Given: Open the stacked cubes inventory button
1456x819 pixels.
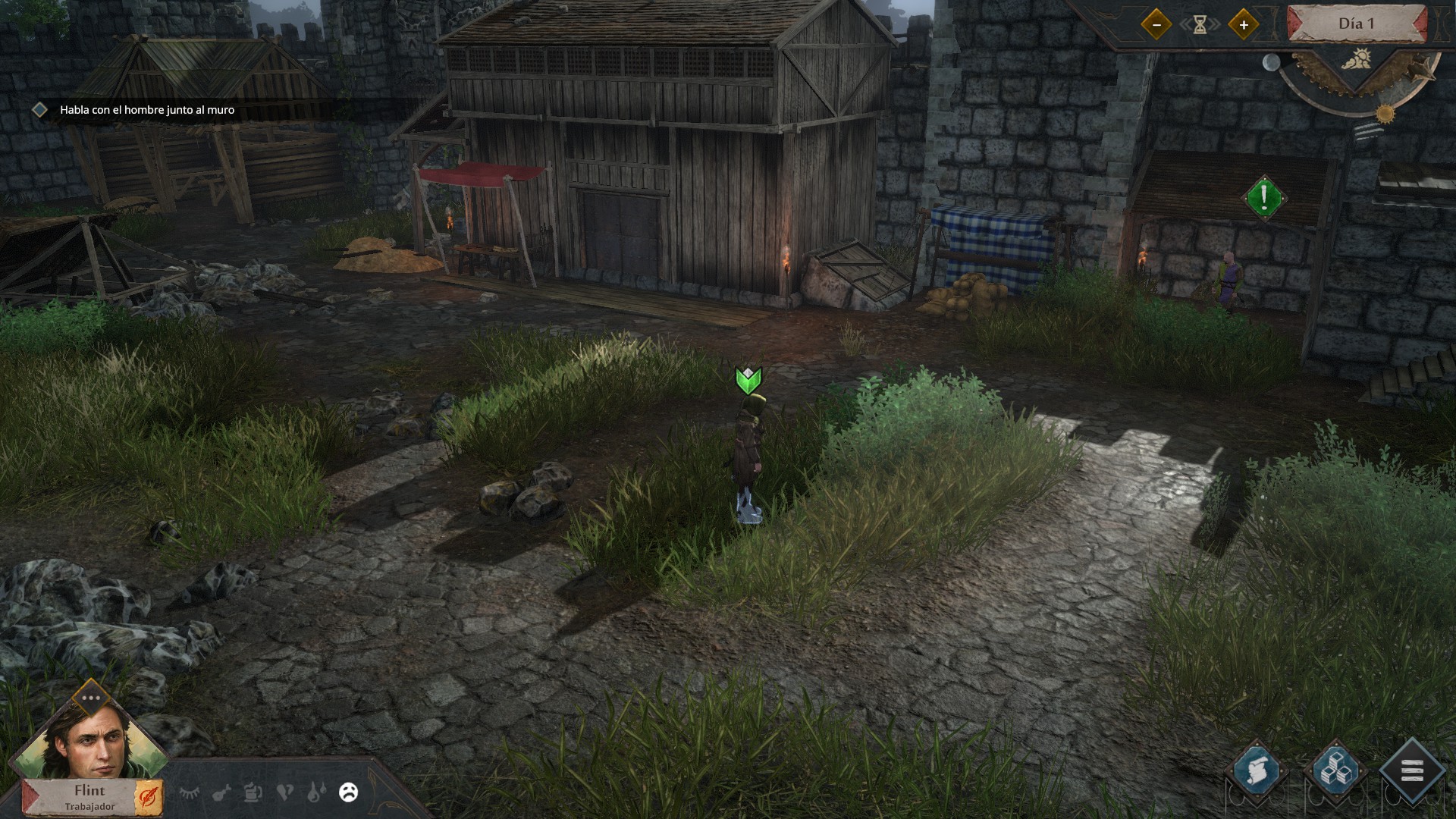Looking at the screenshot, I should (x=1335, y=772).
